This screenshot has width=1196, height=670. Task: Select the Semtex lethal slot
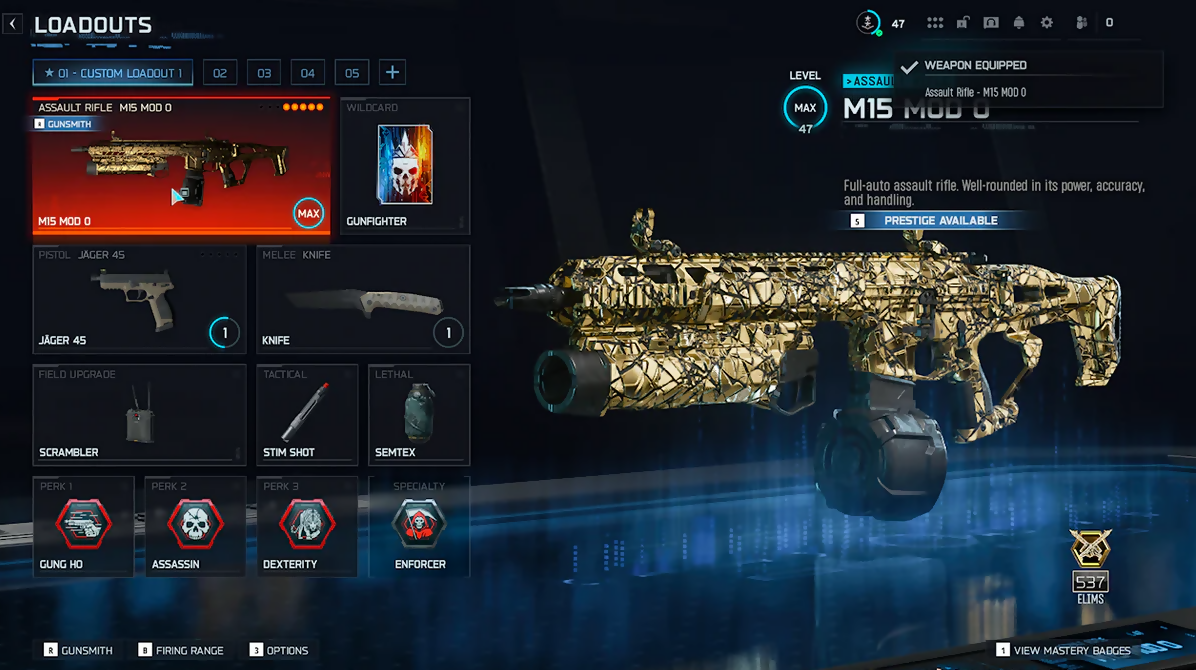click(419, 414)
